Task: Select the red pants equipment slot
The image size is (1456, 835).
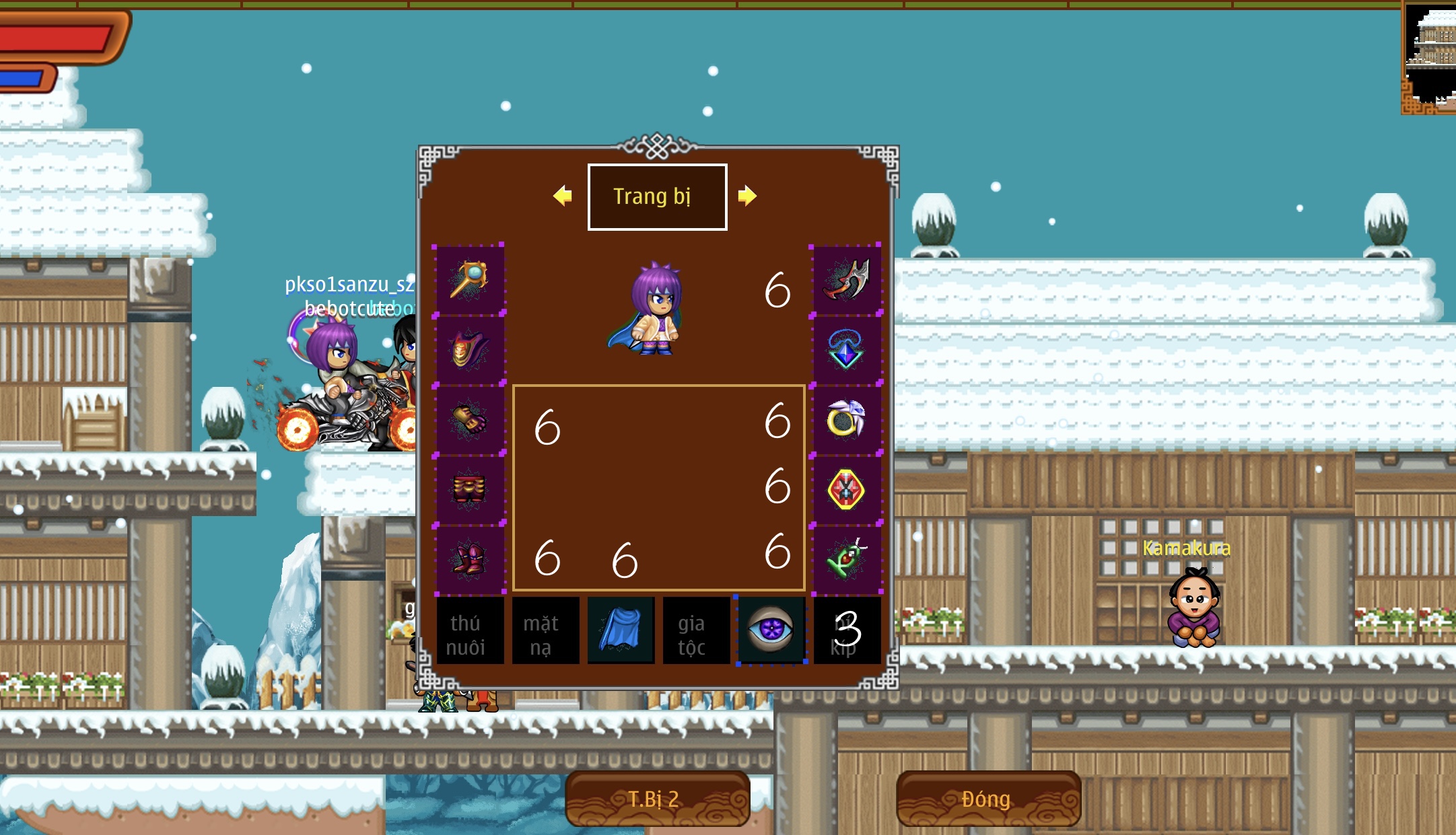Action: (x=469, y=489)
